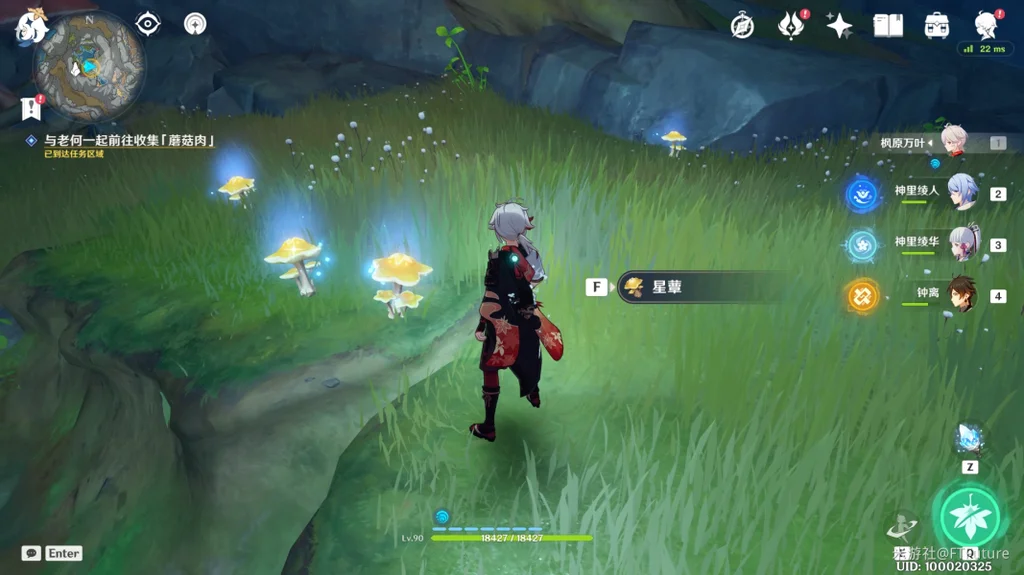1024x575 pixels.
Task: Open the backpack inventory icon
Action: pos(937,26)
